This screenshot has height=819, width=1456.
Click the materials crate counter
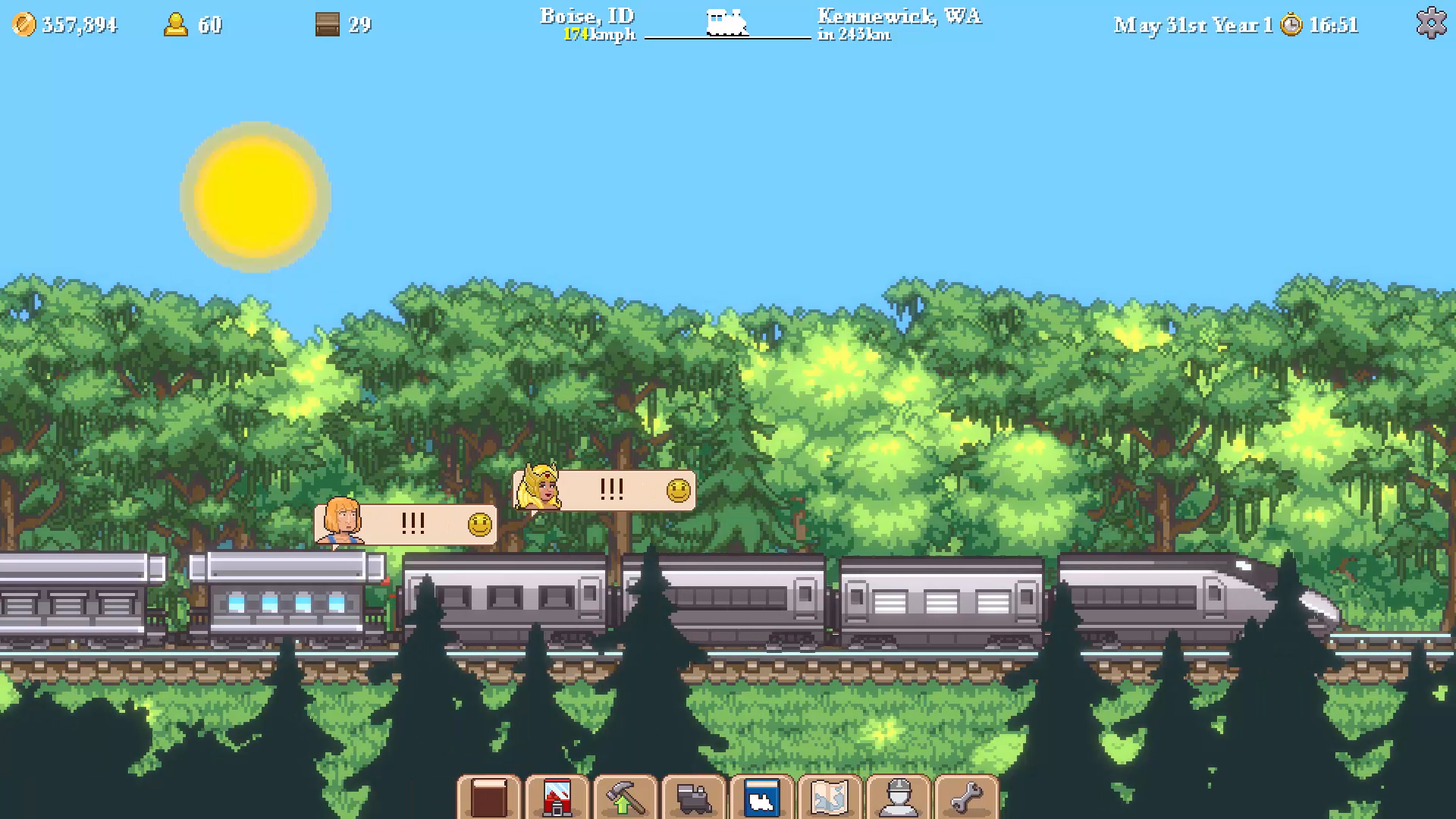click(341, 25)
